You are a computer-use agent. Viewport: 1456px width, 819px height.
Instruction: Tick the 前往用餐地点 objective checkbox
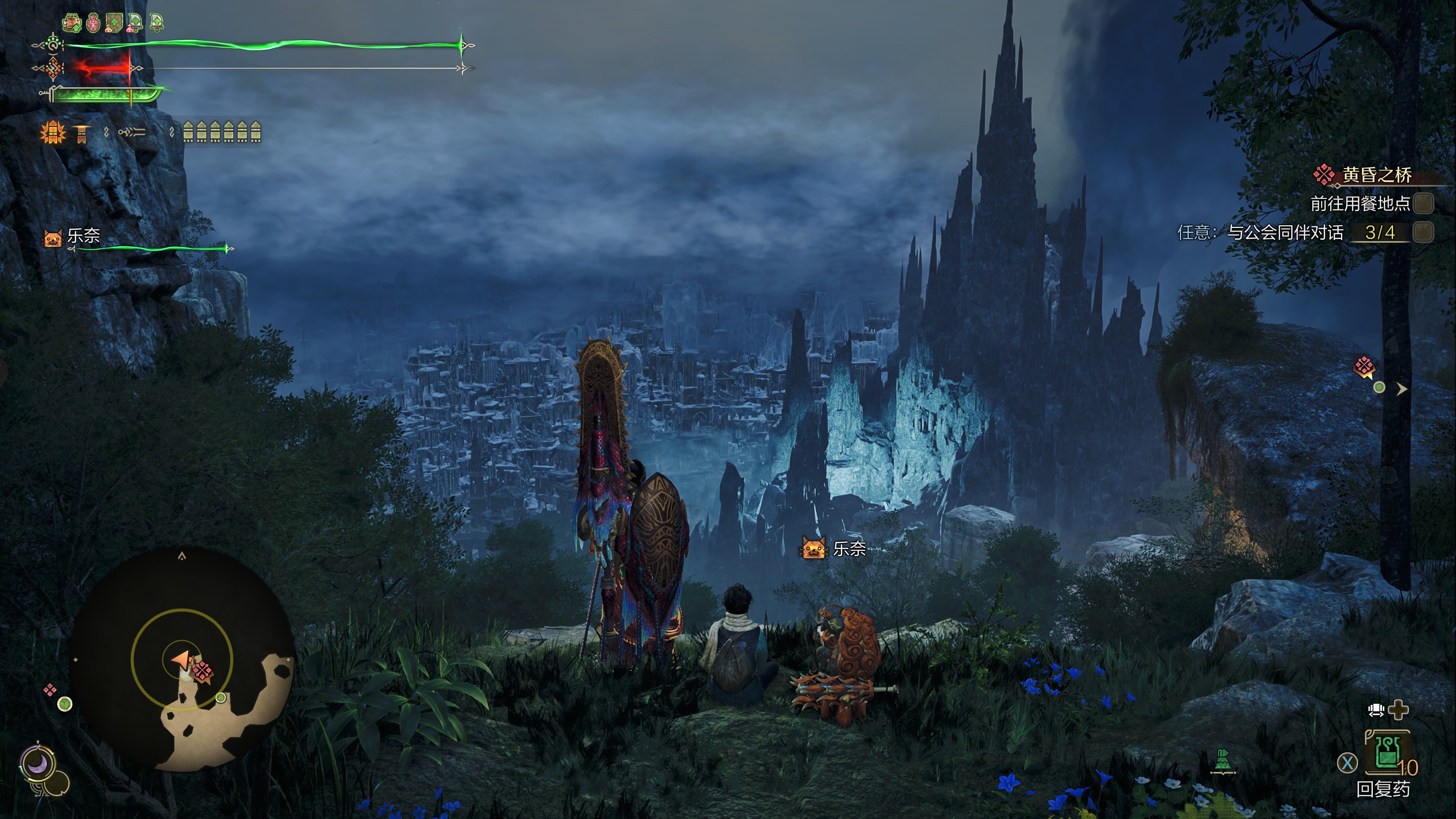pyautogui.click(x=1423, y=204)
